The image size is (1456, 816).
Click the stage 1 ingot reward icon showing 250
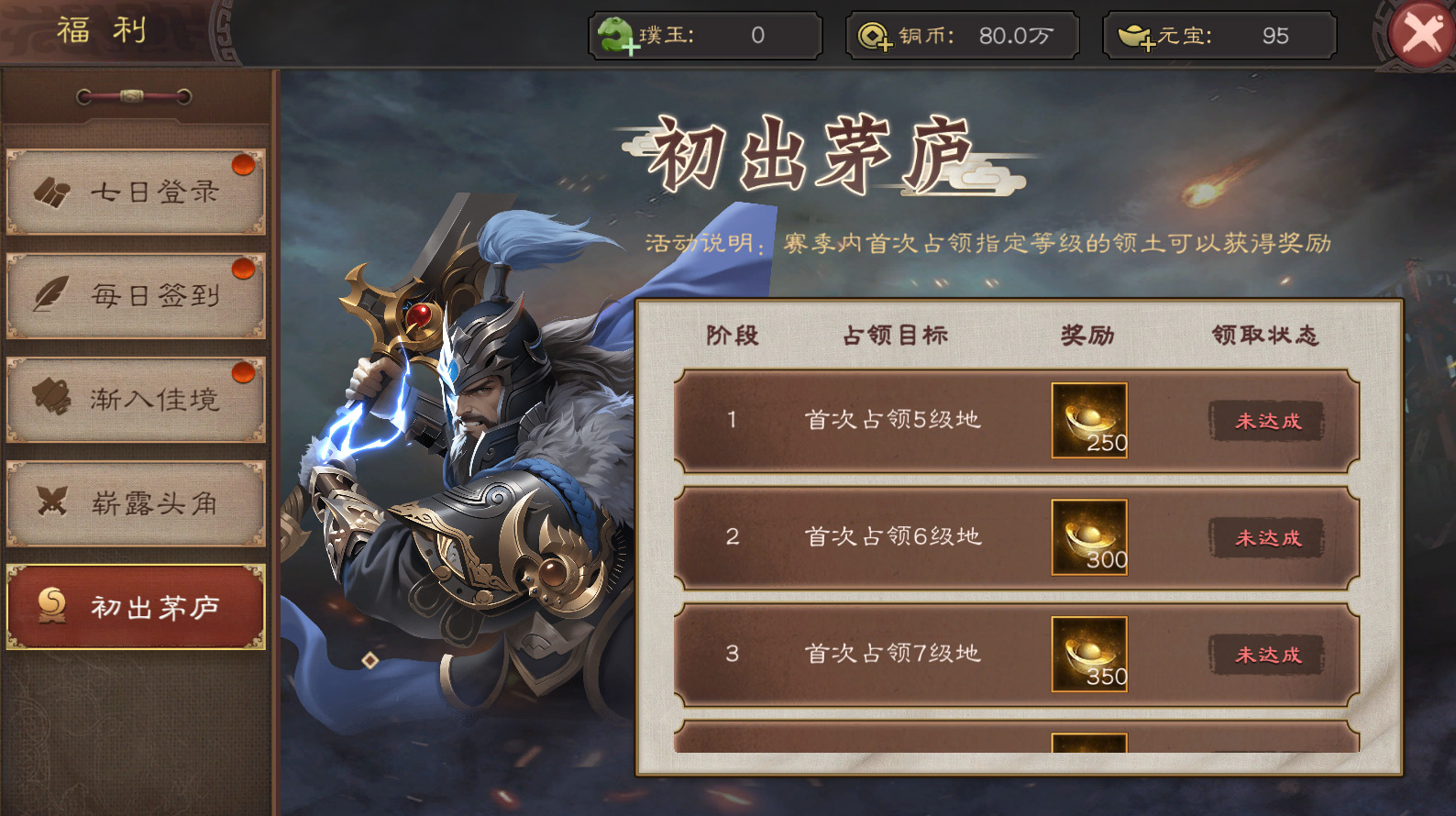1089,421
